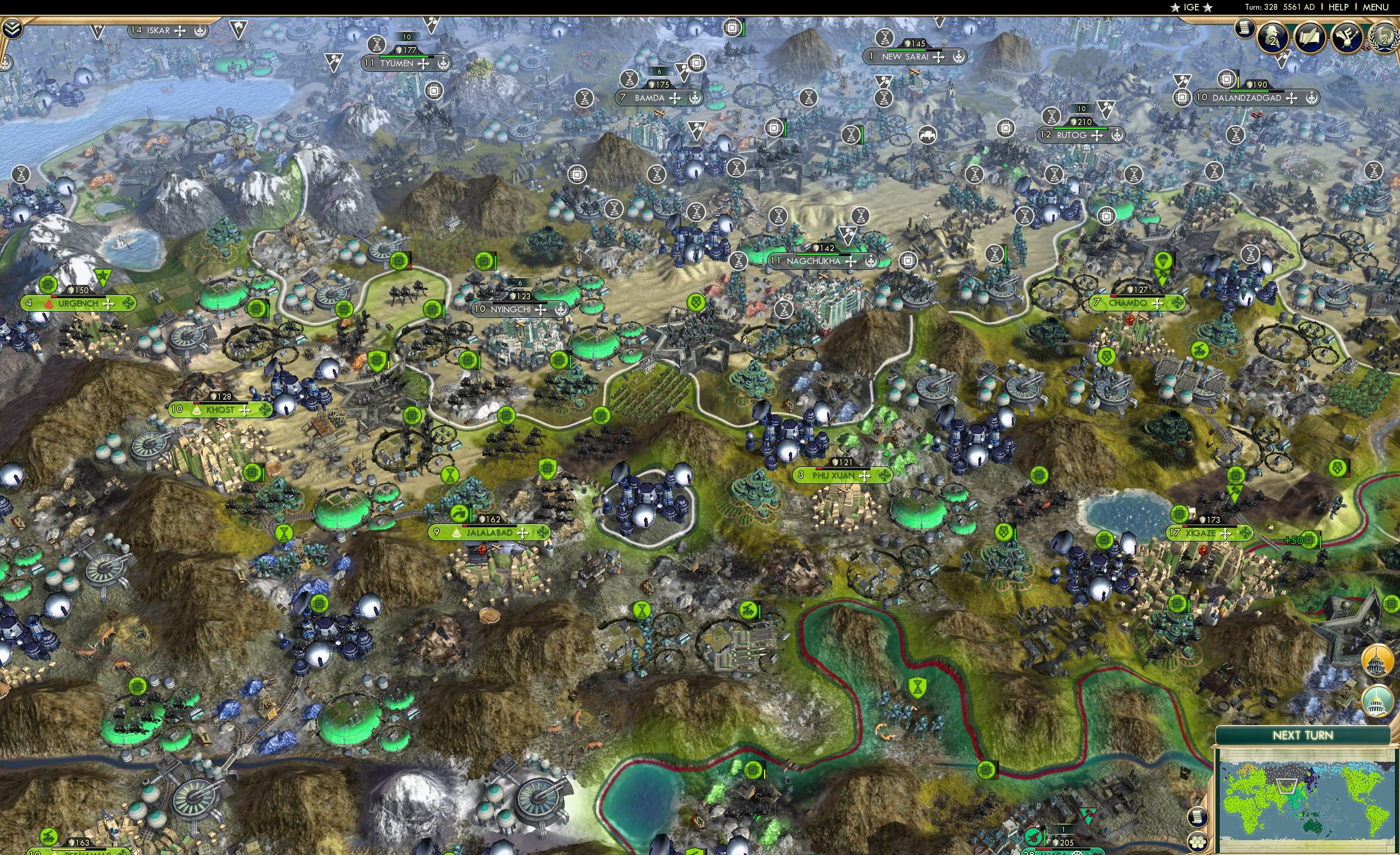
Task: Click the hourglass icon above Tyumen's banner
Action: pyautogui.click(x=377, y=46)
